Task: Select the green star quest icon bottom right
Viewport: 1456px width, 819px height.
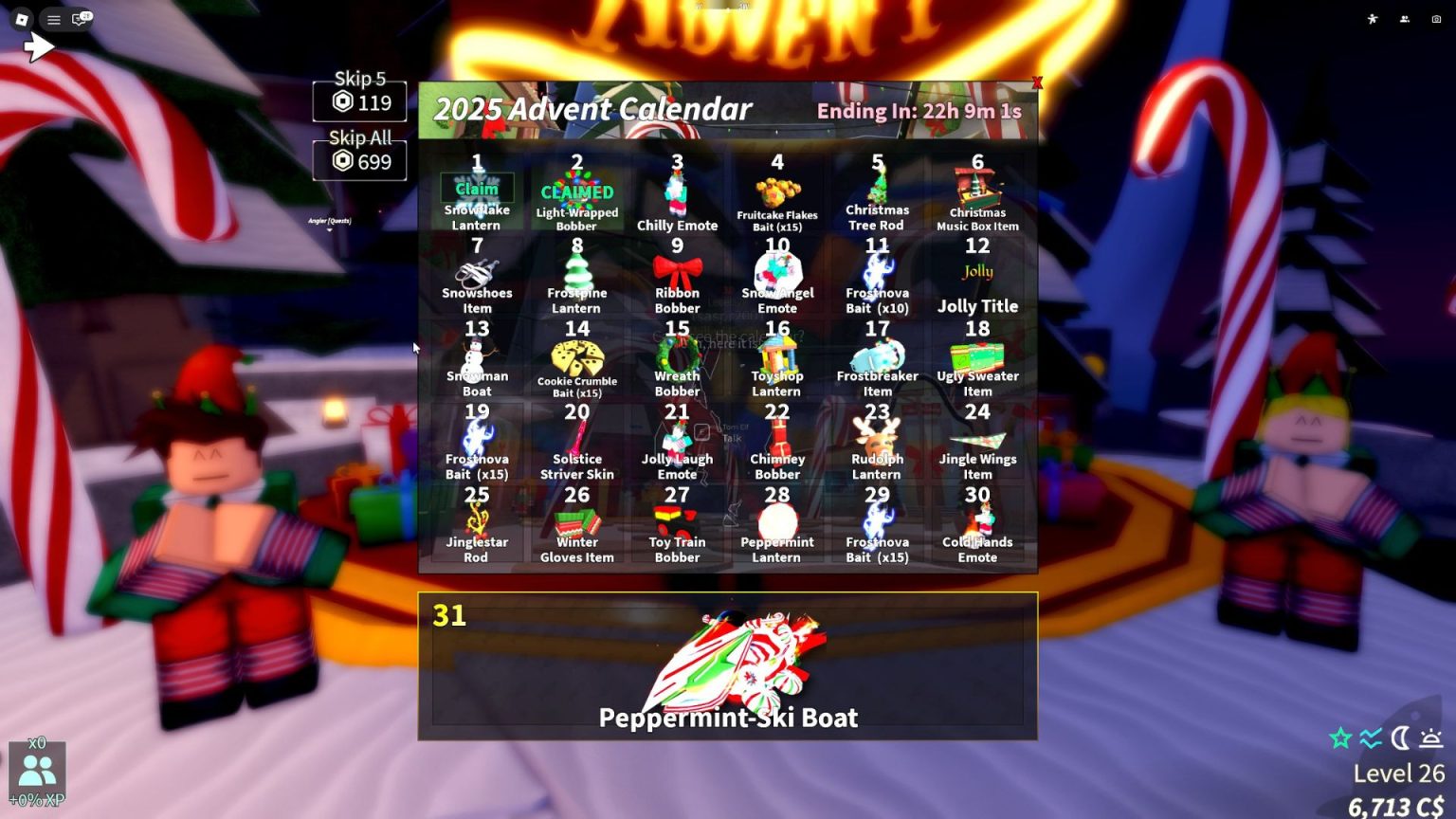Action: pyautogui.click(x=1340, y=736)
